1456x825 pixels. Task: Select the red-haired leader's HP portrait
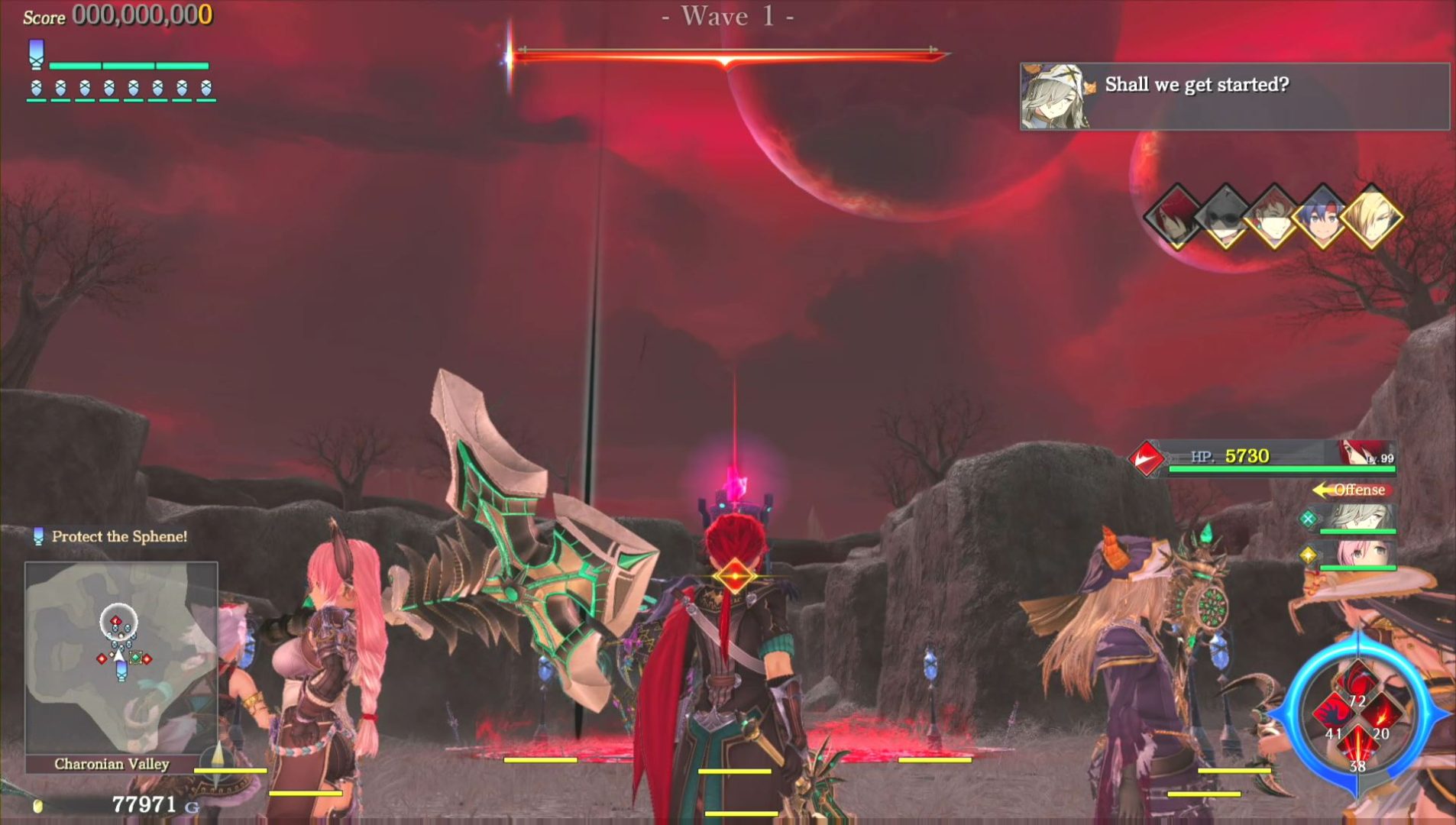pyautogui.click(x=1365, y=454)
